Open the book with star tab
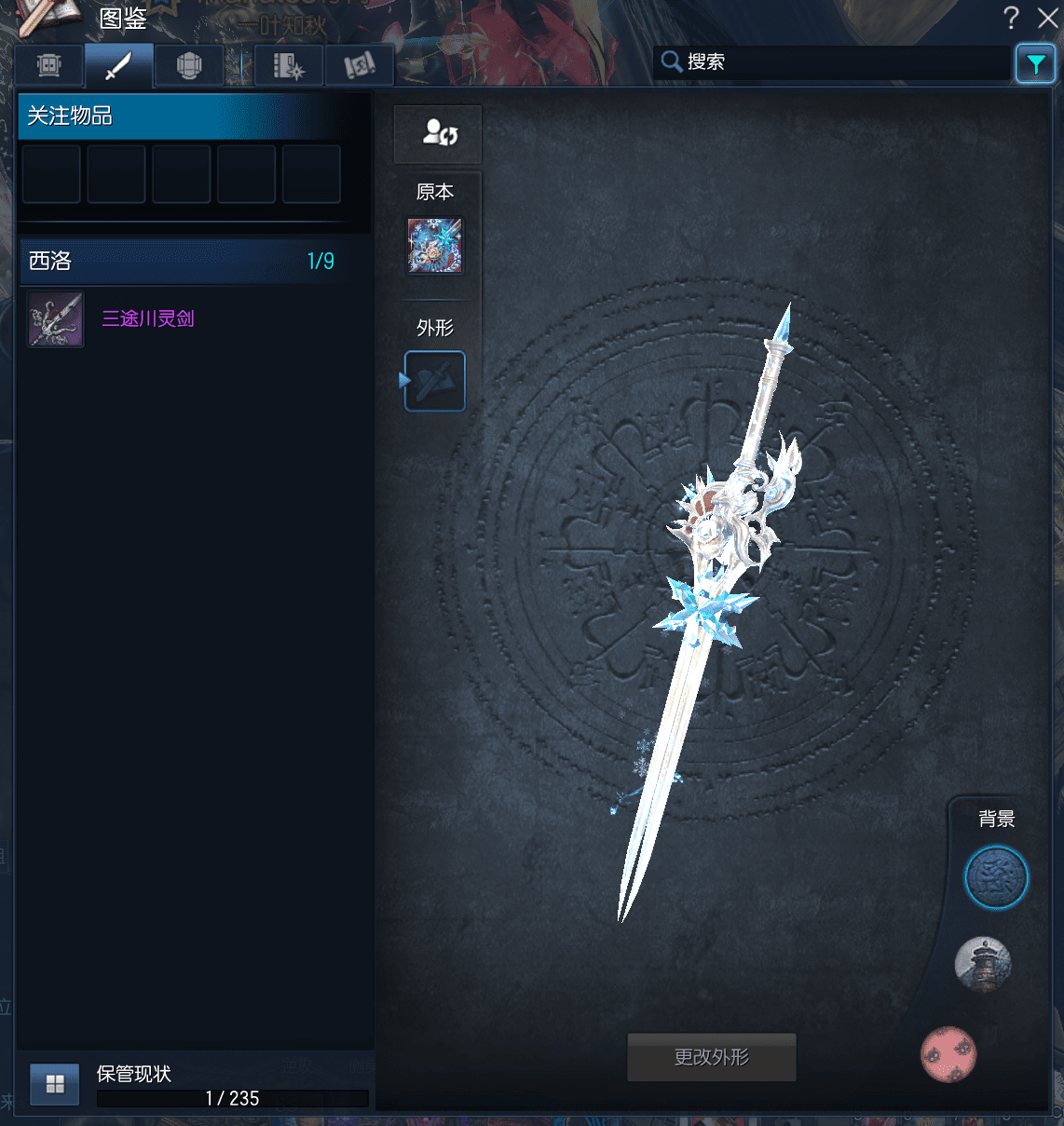This screenshot has height=1126, width=1064. tap(289, 65)
